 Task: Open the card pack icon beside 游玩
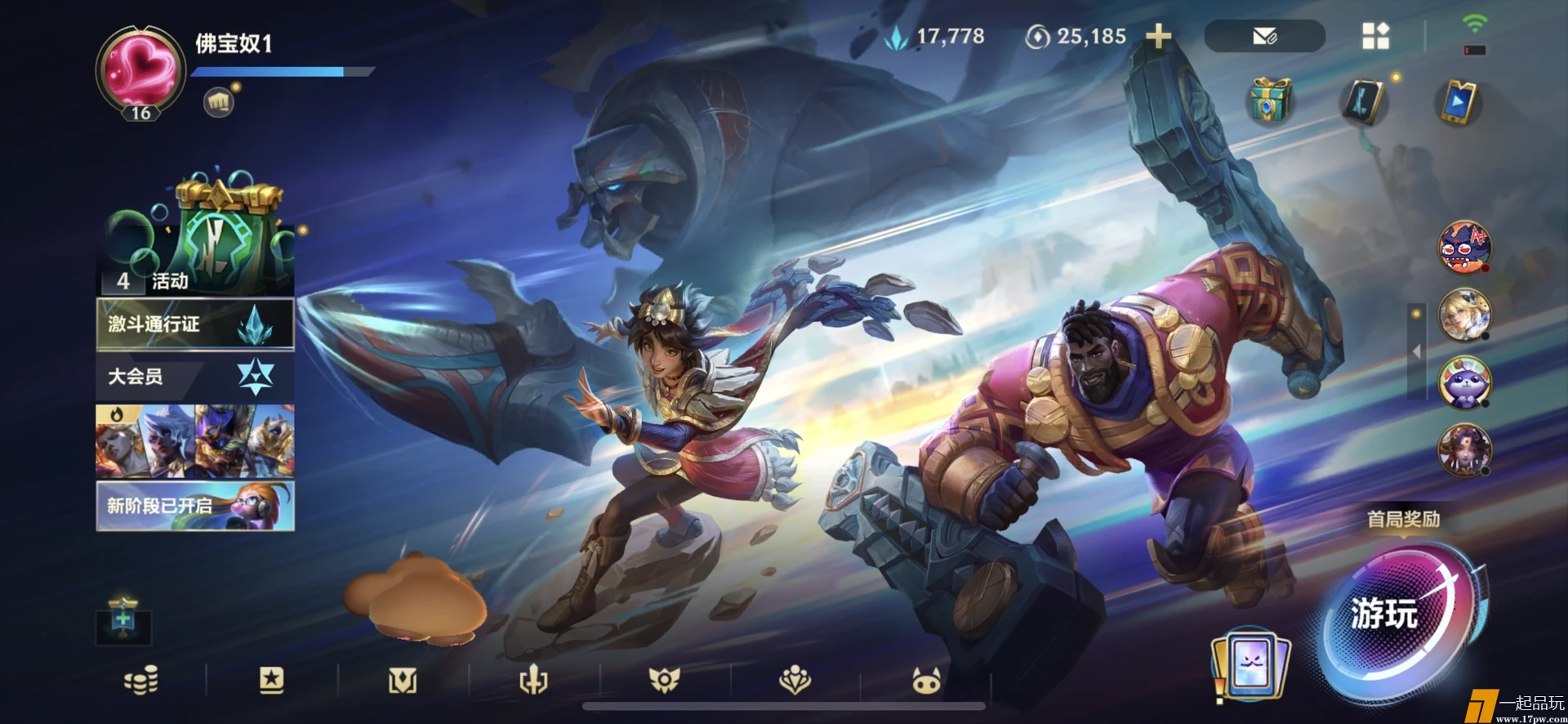(1250, 665)
